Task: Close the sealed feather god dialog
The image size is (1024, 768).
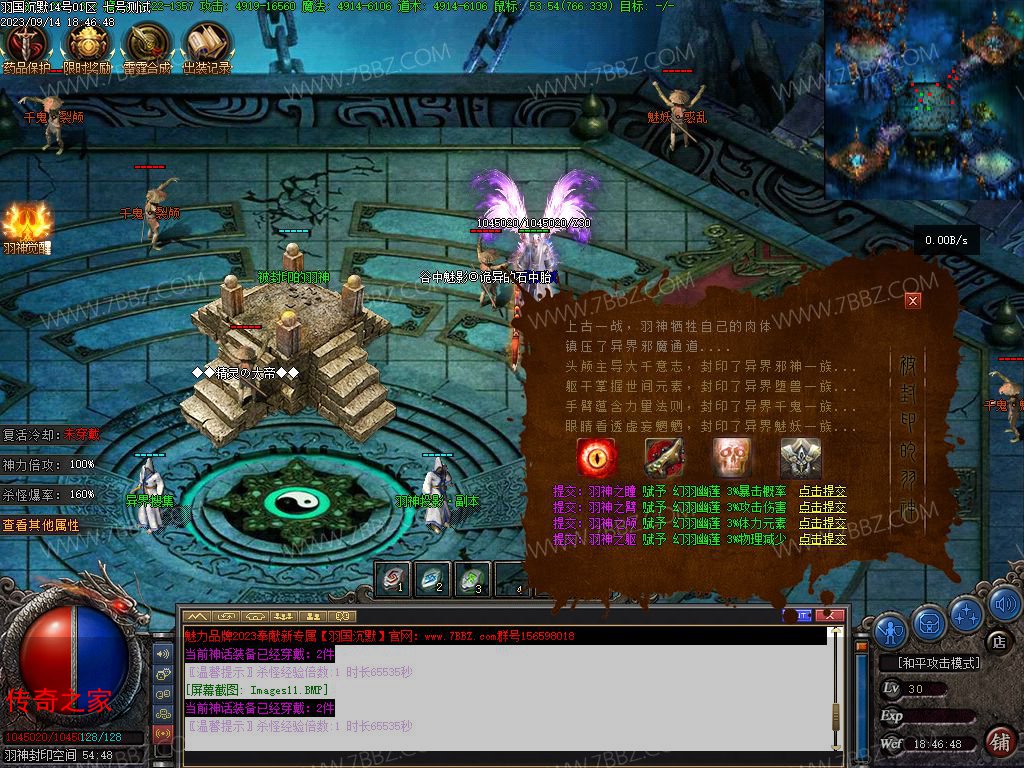Action: pos(912,300)
